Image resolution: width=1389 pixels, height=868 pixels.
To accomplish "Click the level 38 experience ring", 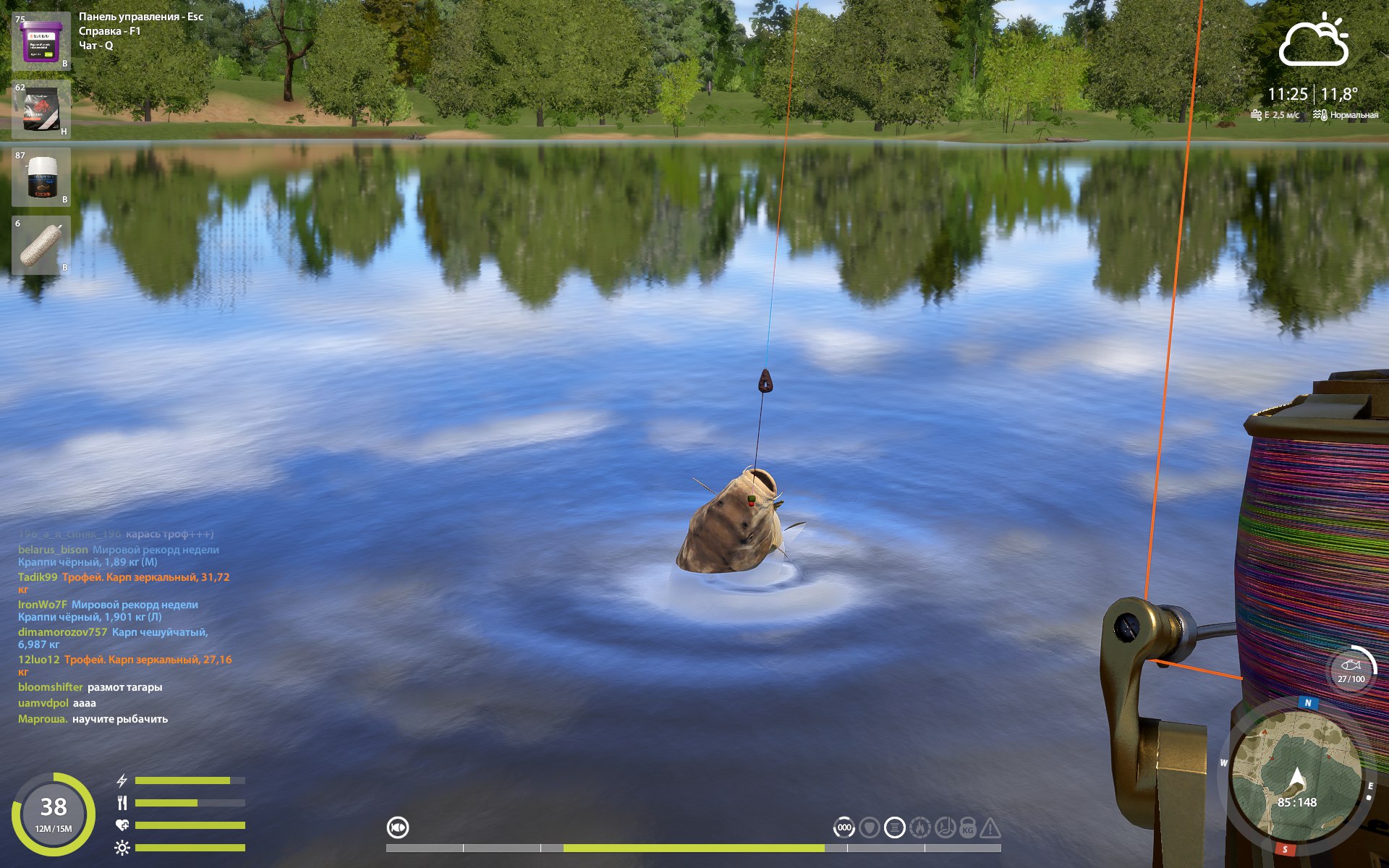I will point(54,814).
